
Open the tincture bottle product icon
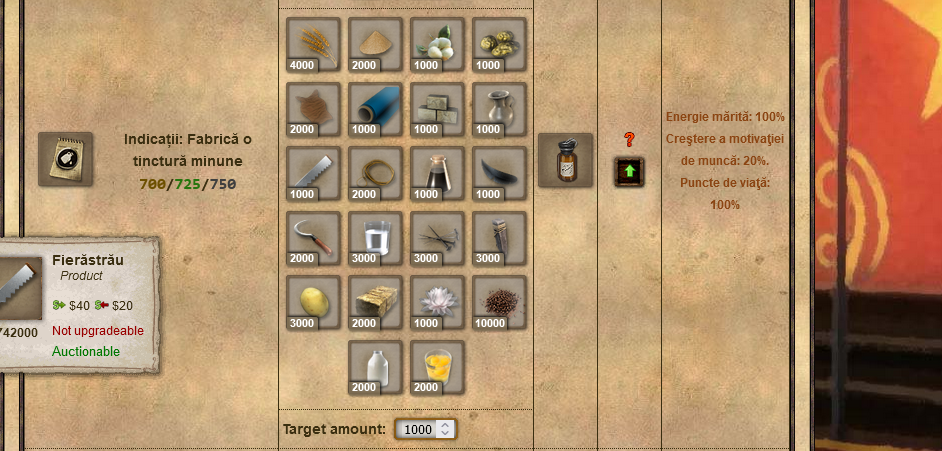[565, 160]
